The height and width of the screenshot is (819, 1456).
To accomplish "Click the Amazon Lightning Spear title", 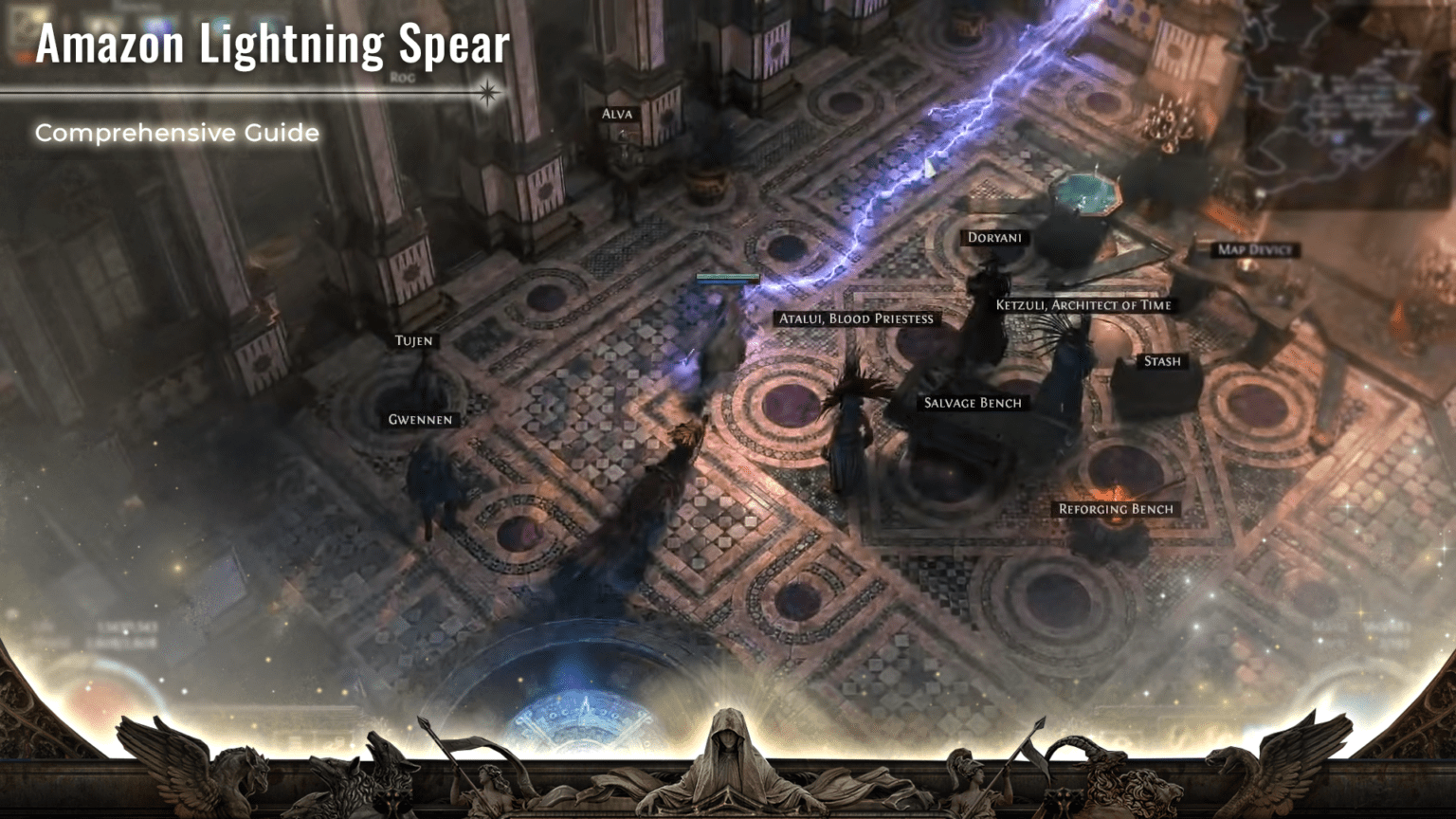I will (272, 44).
